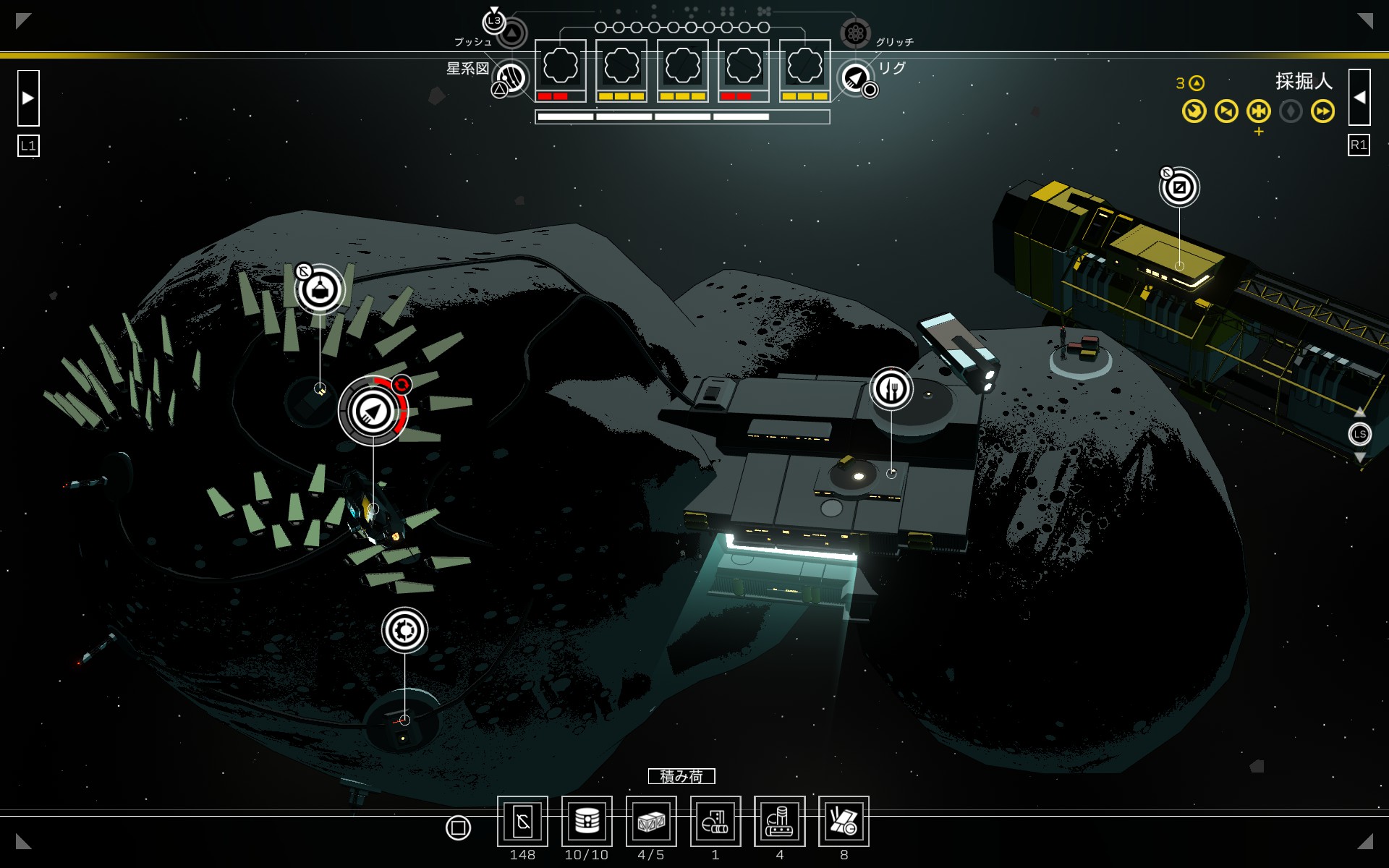Viewport: 1389px width, 868px height.
Task: Select the fuel barrel cargo slot
Action: click(587, 821)
